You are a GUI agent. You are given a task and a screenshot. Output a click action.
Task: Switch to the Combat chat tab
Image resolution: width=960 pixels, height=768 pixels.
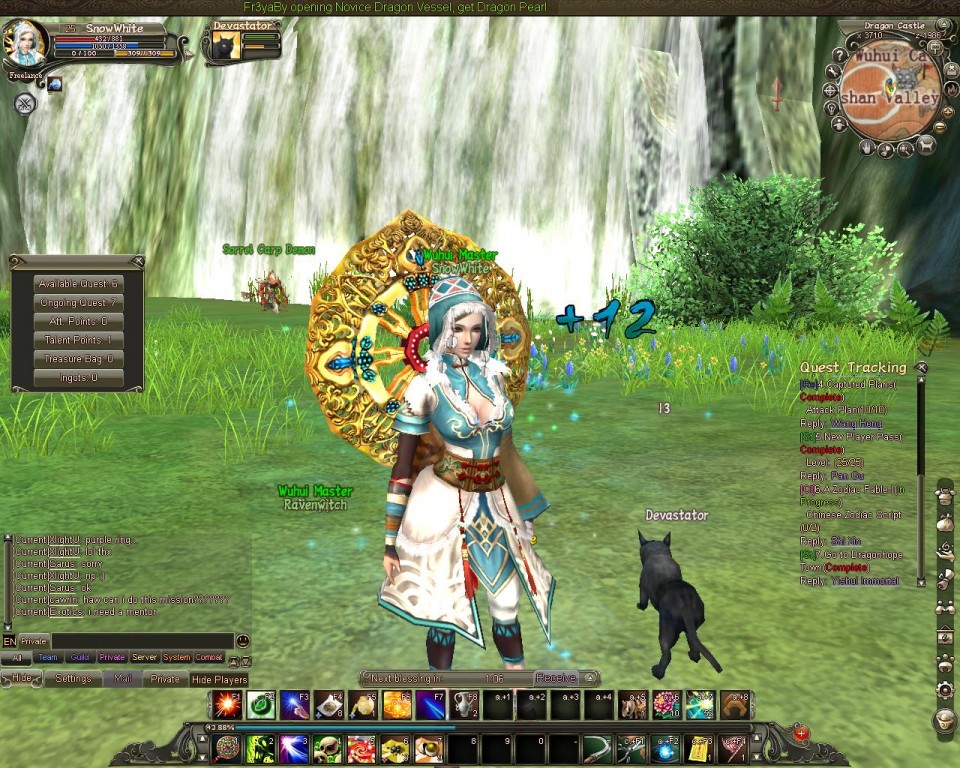(x=208, y=658)
